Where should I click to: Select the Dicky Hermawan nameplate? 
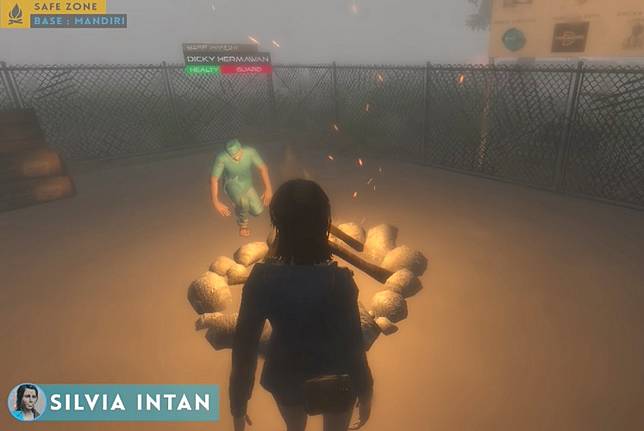click(x=227, y=59)
